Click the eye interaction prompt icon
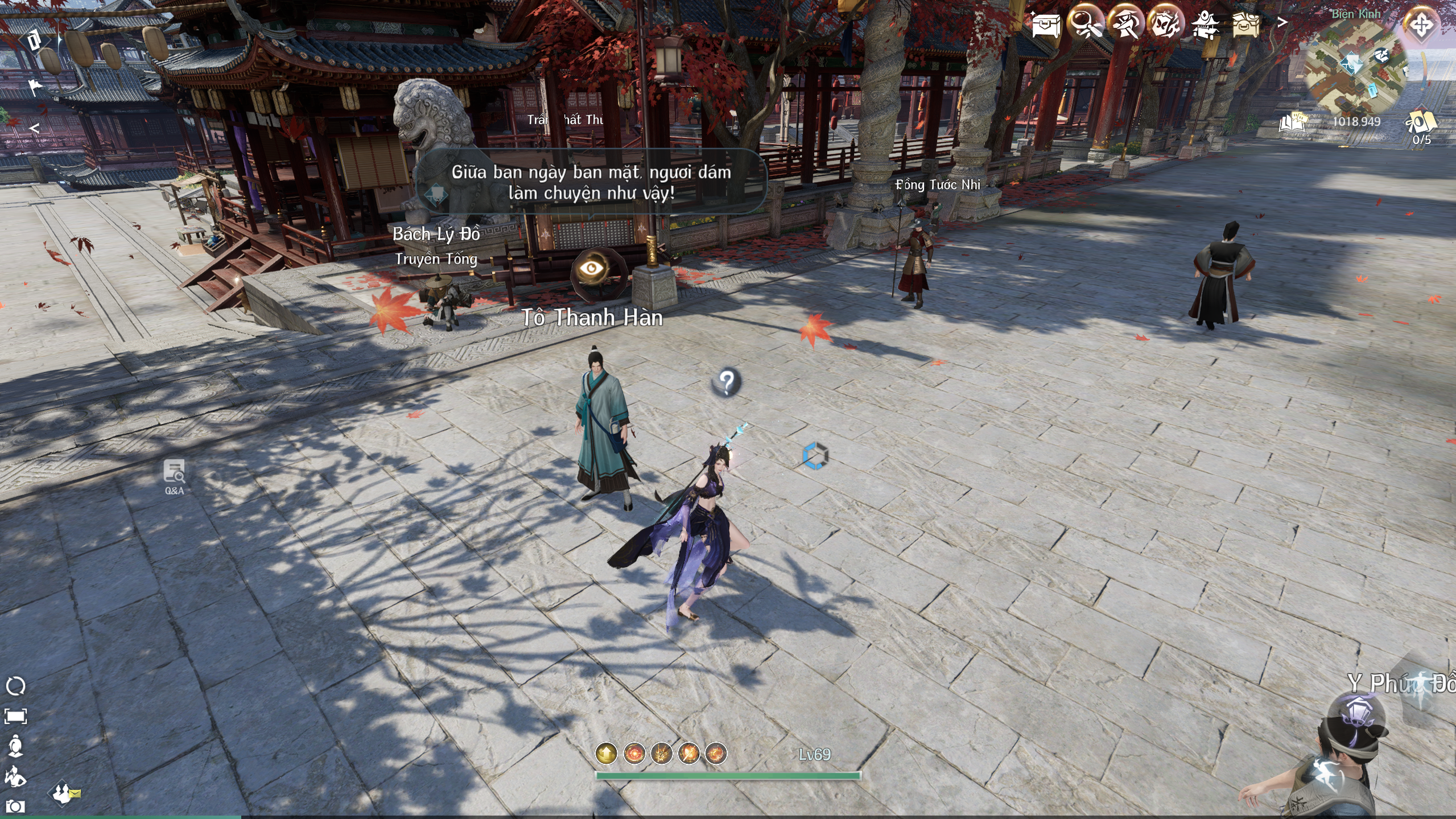This screenshot has height=819, width=1456. pos(592,269)
